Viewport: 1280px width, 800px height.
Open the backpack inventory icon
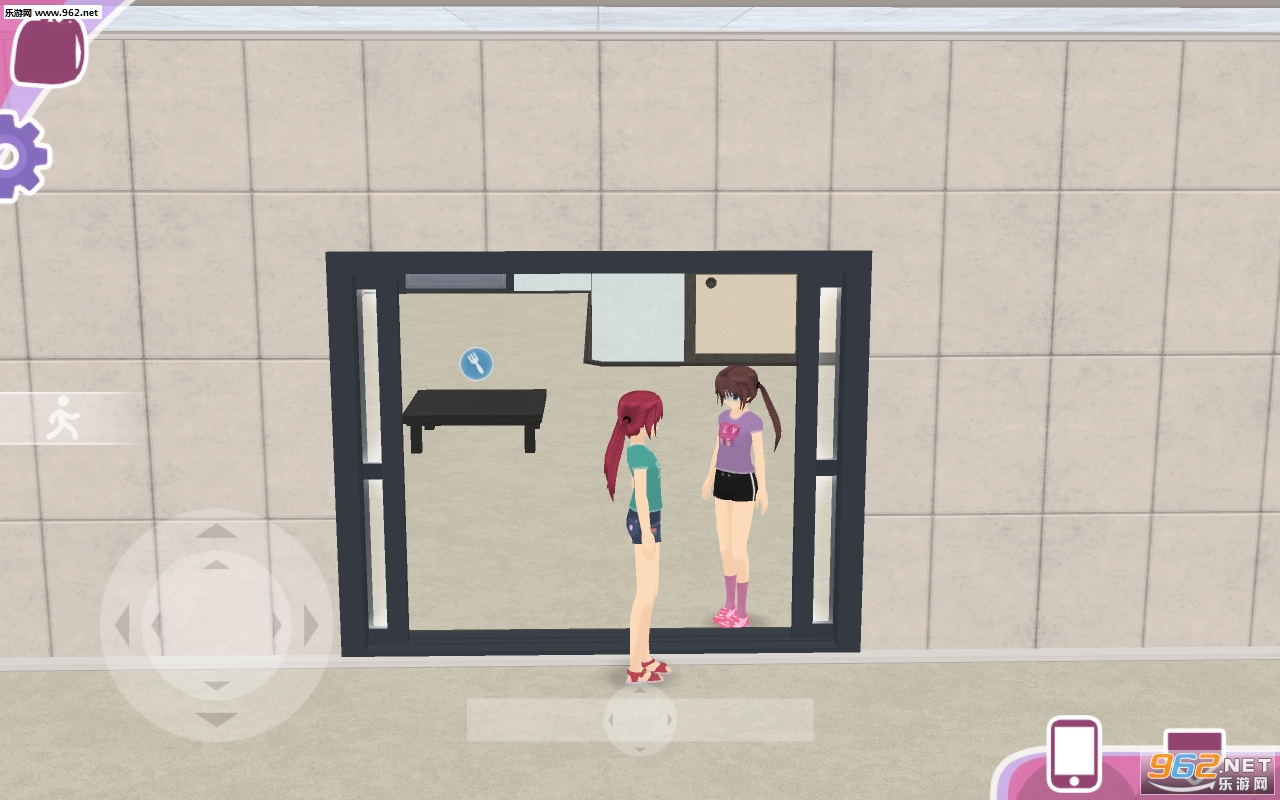pos(48,50)
